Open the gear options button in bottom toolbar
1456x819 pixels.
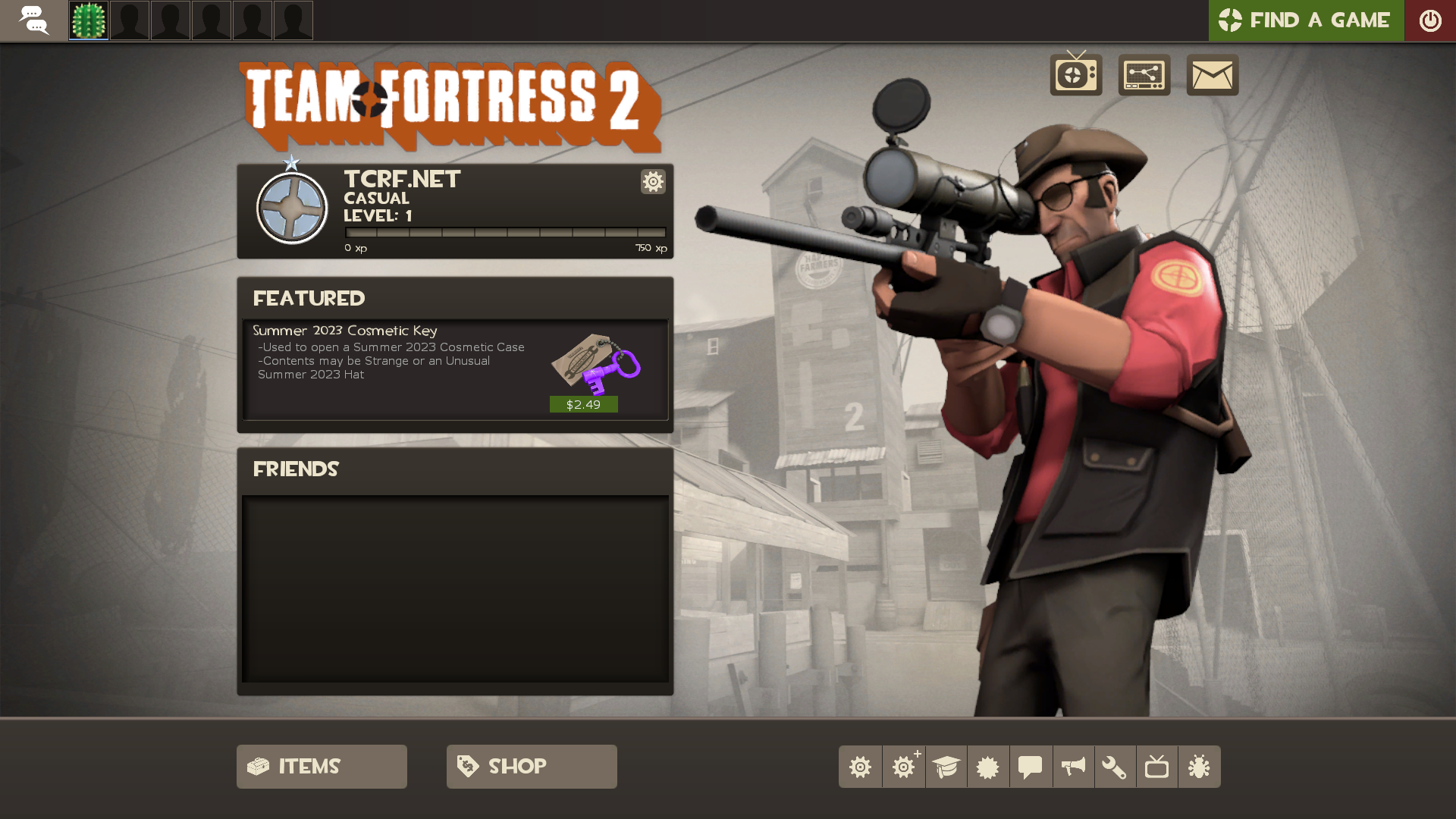860,767
